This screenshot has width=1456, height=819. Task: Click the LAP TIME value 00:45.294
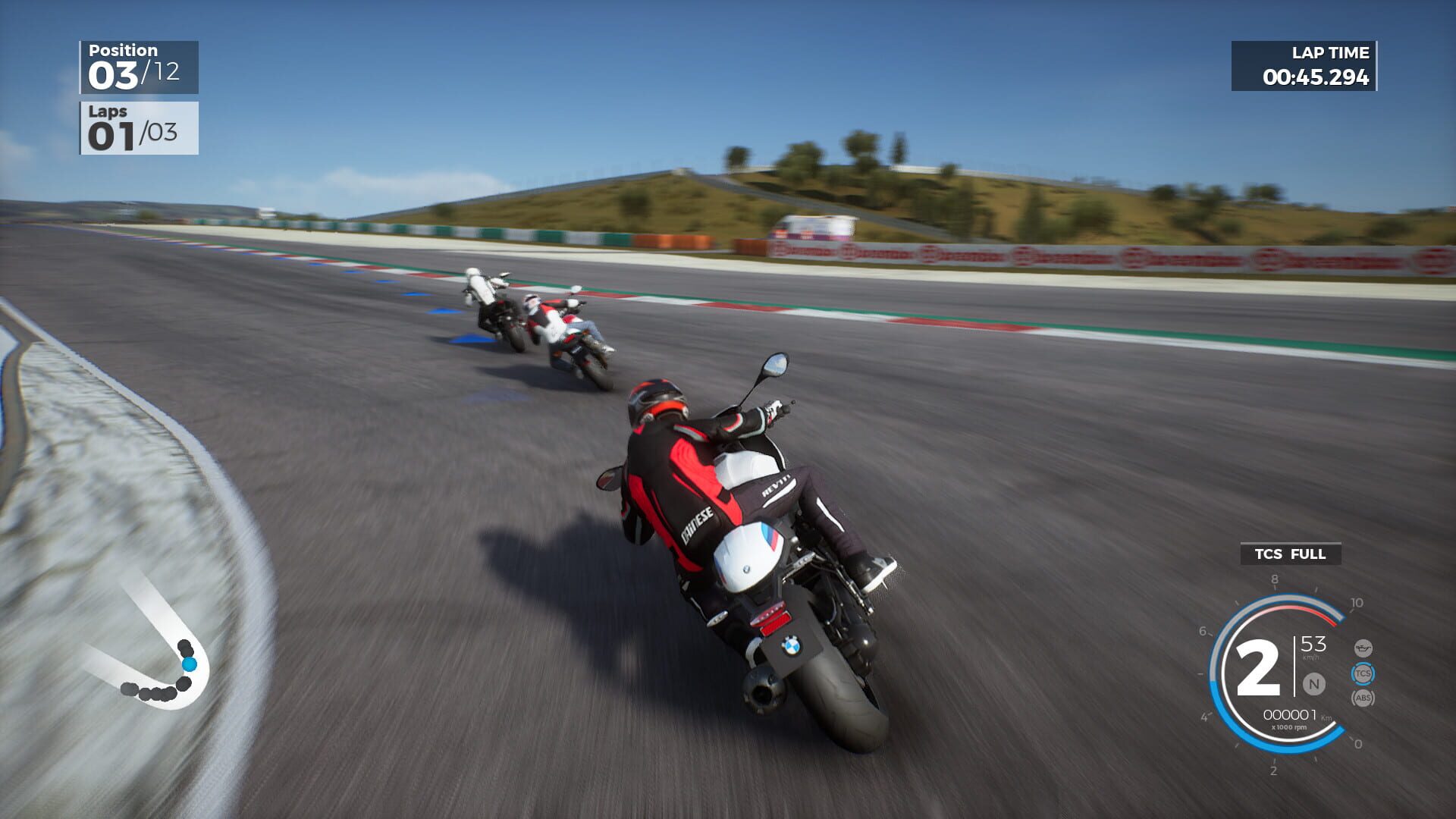1315,77
